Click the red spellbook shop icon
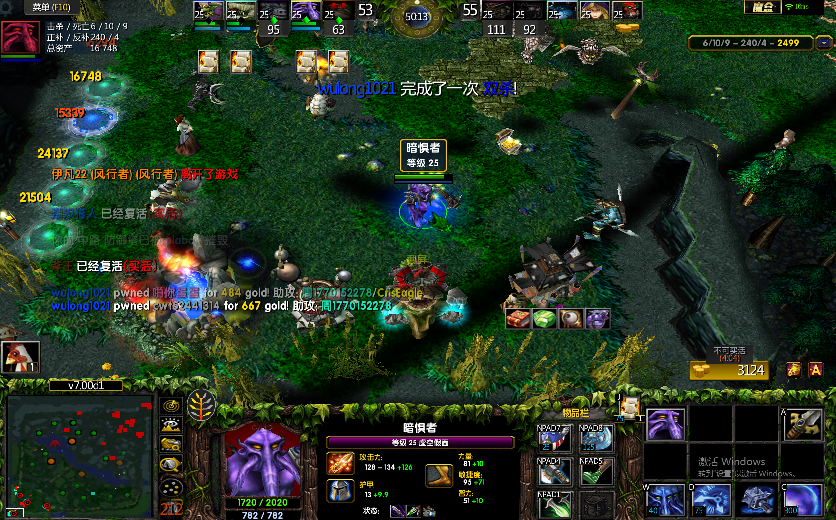Screen dimensions: 836x520 click(x=518, y=318)
